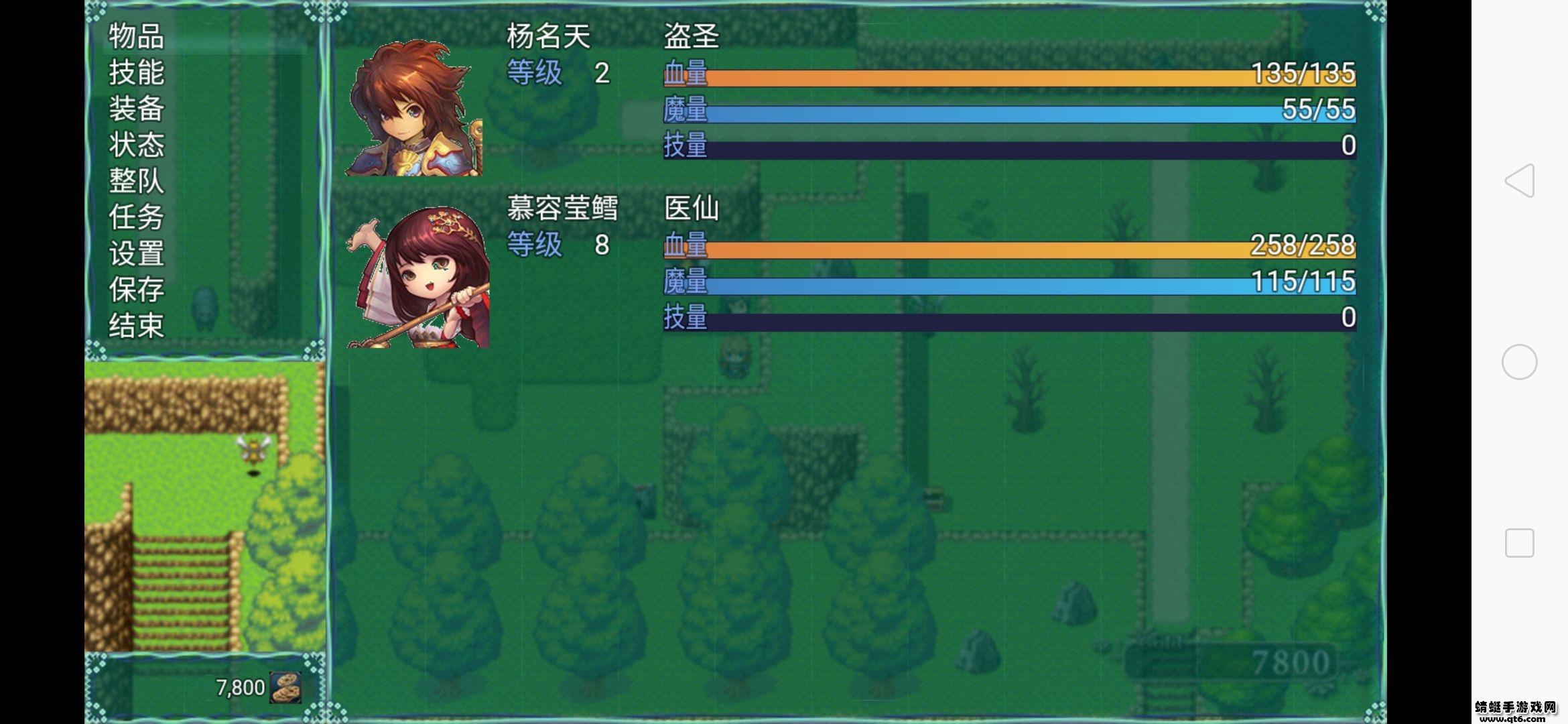This screenshot has height=724, width=1568.
Task: Choose 结束 to end the game
Action: click(135, 327)
